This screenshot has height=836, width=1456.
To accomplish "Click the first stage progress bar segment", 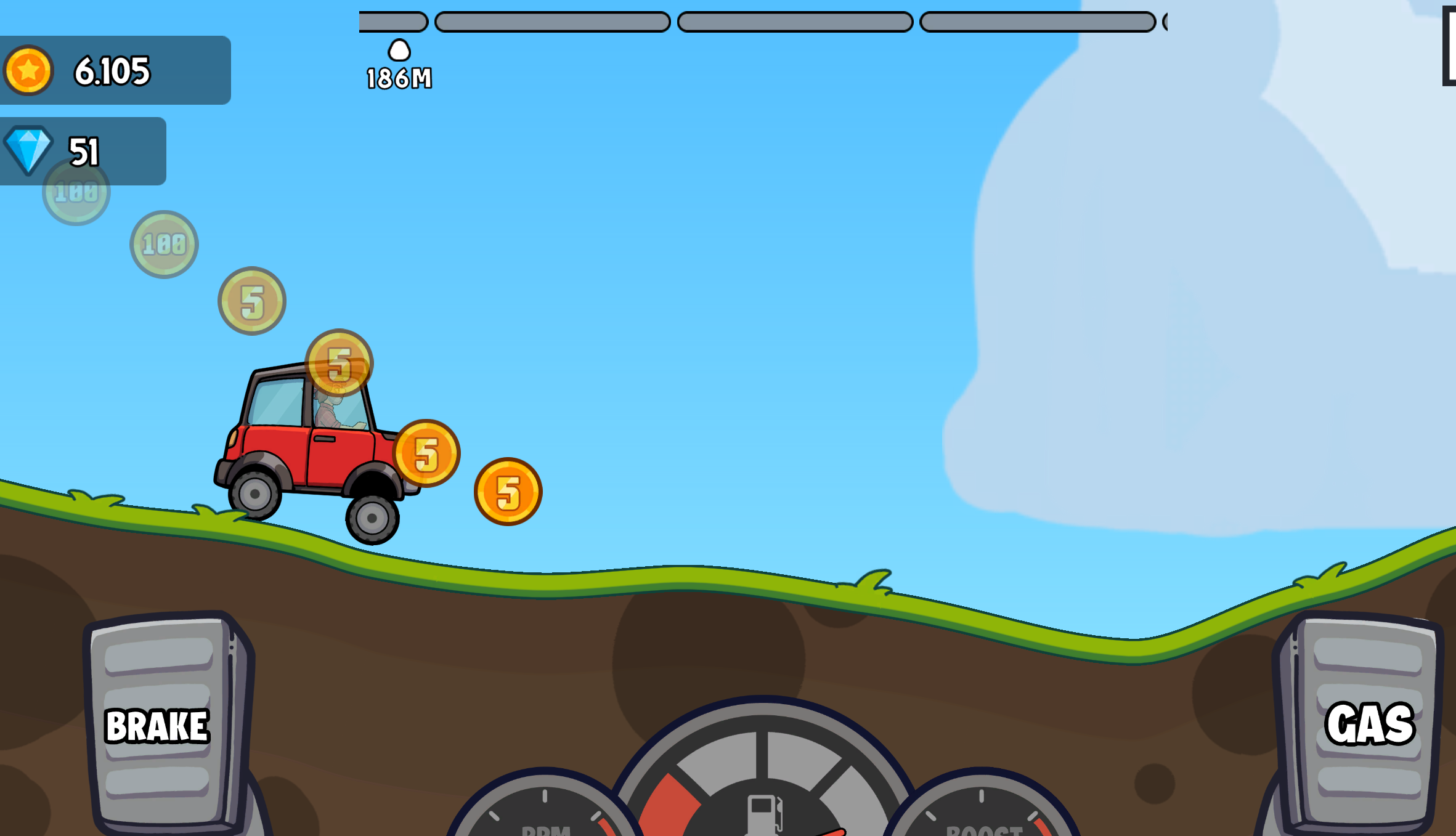I will tap(392, 22).
